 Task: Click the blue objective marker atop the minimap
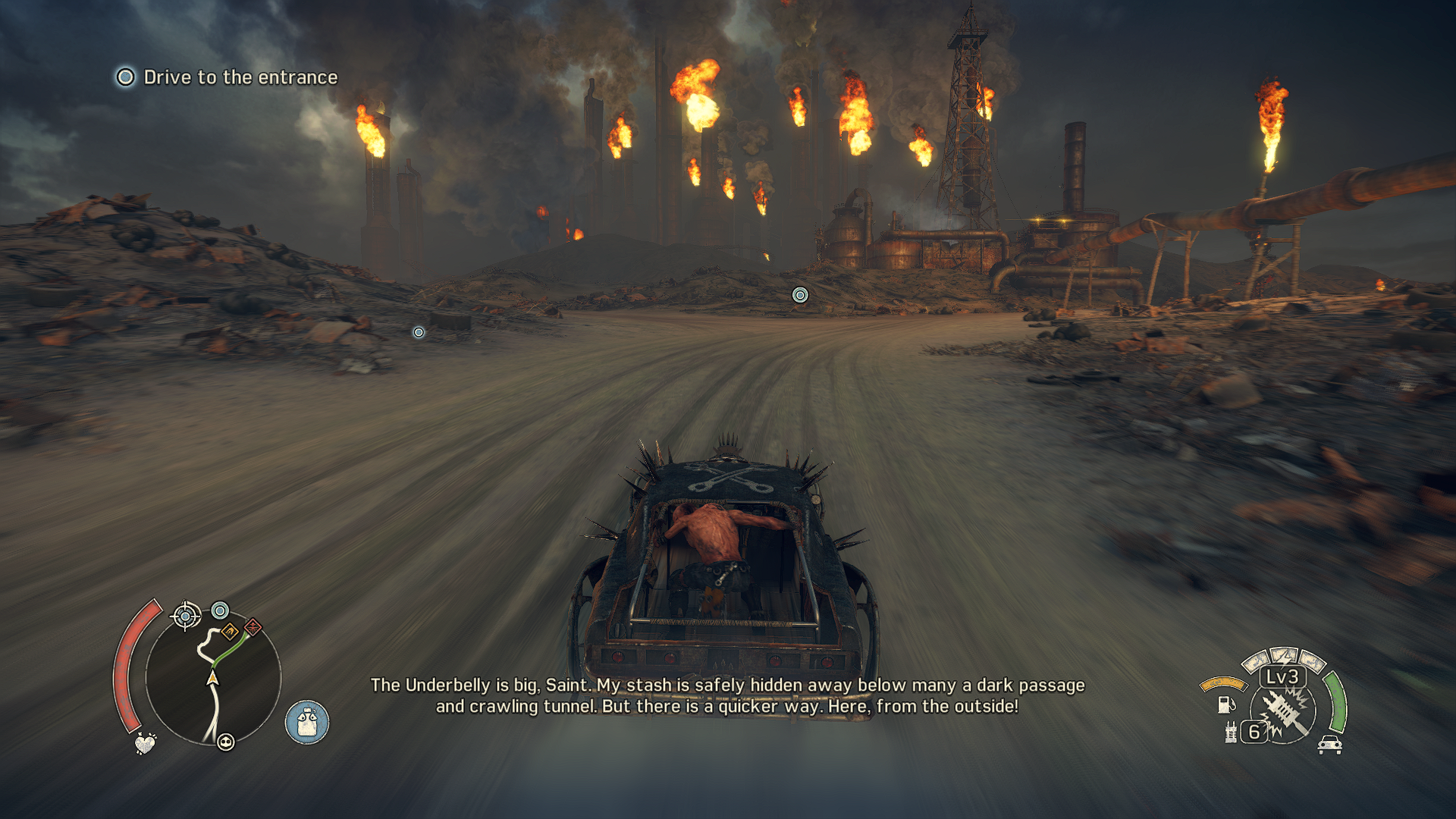(x=220, y=610)
